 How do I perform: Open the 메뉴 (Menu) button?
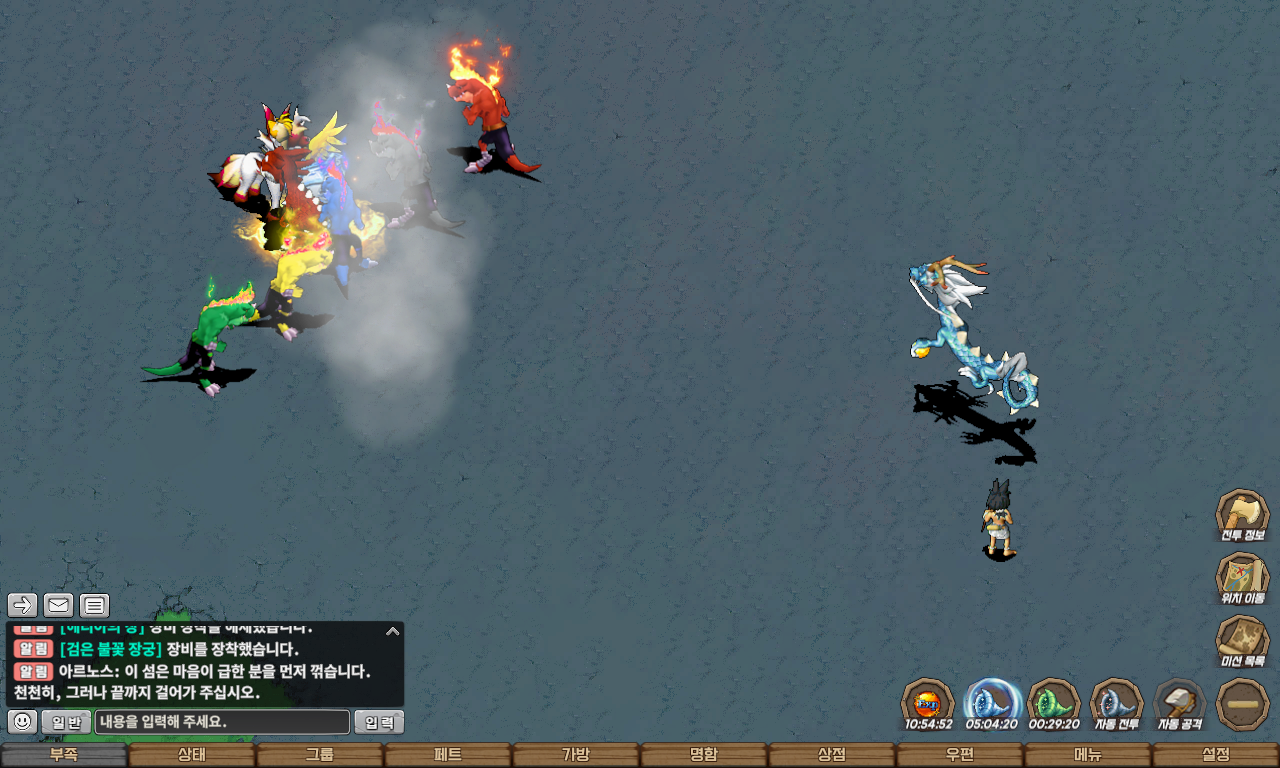1088,755
